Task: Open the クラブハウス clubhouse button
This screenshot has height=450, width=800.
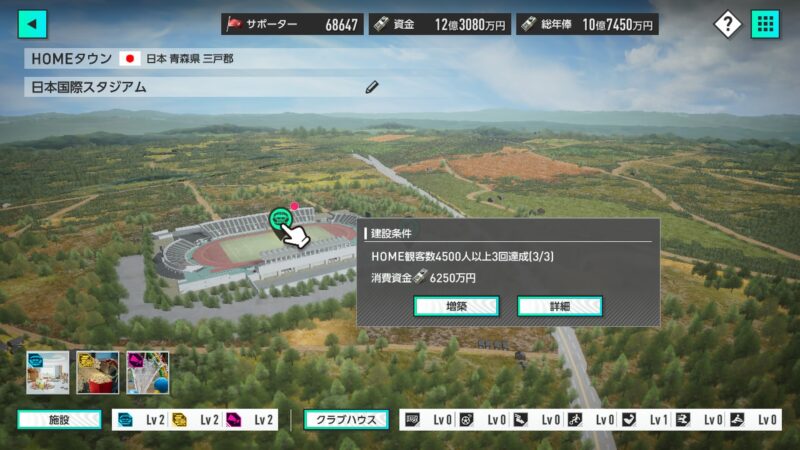Action: pos(346,420)
